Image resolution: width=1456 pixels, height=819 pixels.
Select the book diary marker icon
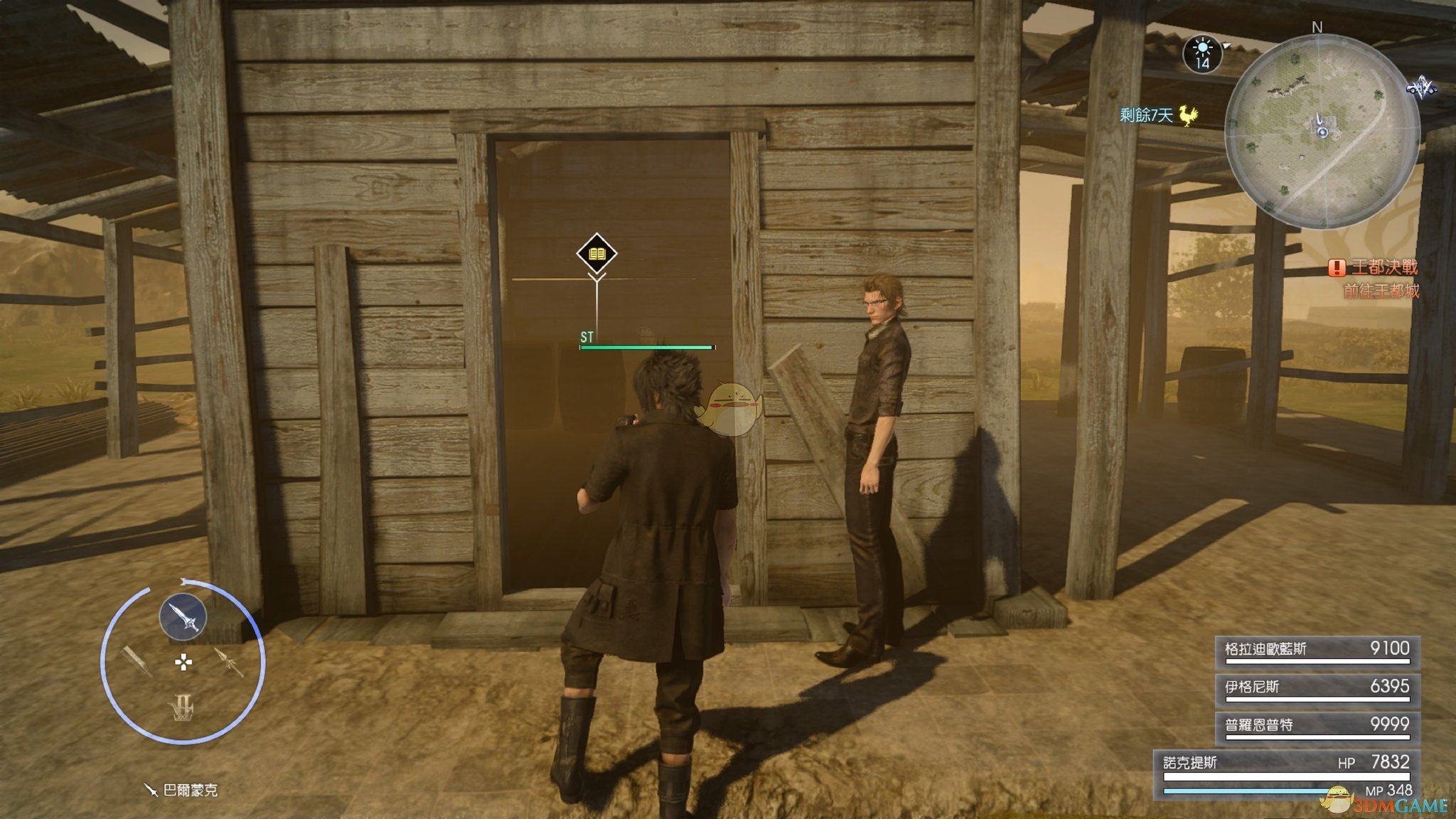point(596,253)
